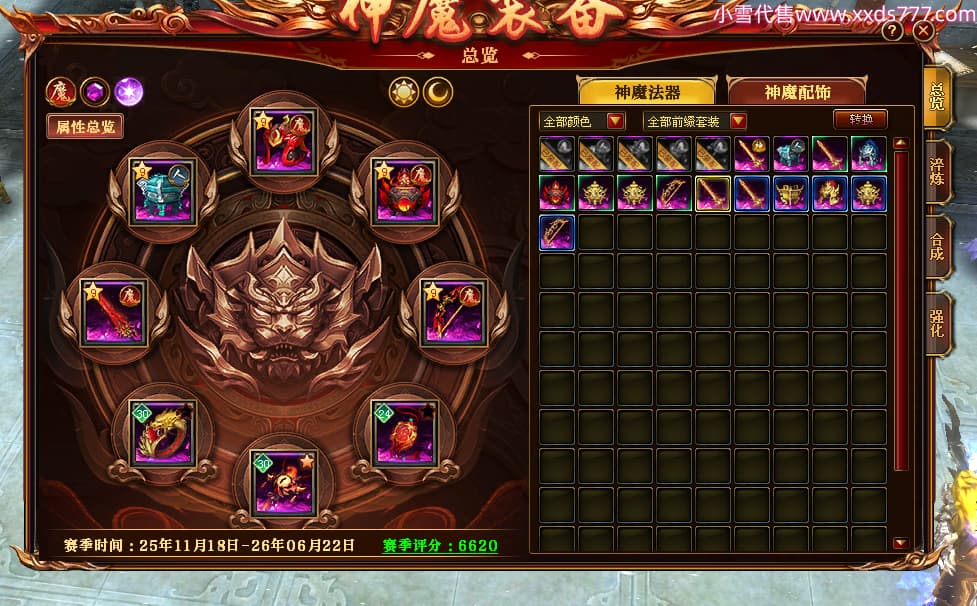Click the inventory scrollbar down arrow

click(x=900, y=543)
